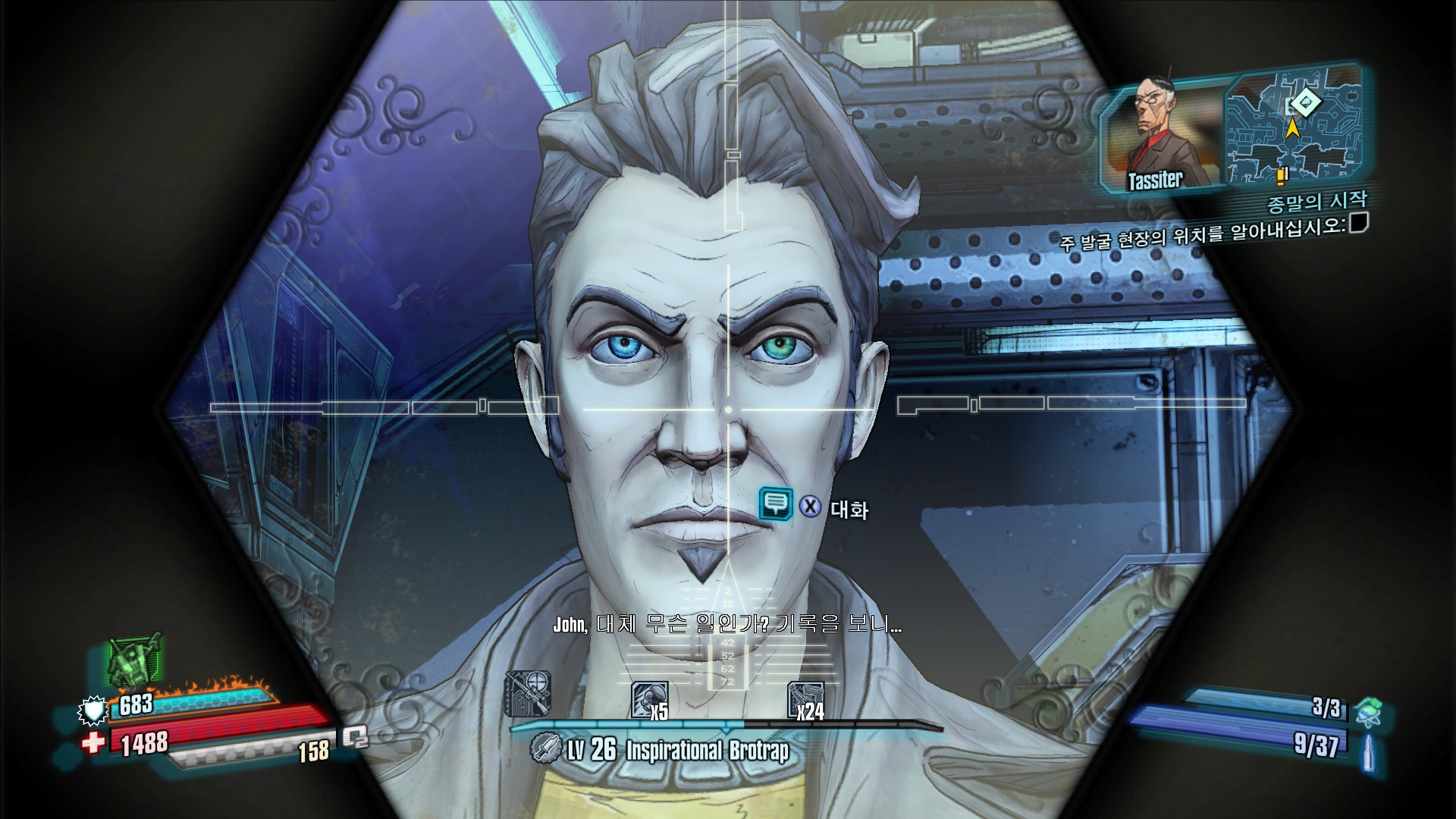Image resolution: width=1456 pixels, height=819 pixels.
Task: Click the melee knife badge beside LV 26
Action: pyautogui.click(x=546, y=749)
